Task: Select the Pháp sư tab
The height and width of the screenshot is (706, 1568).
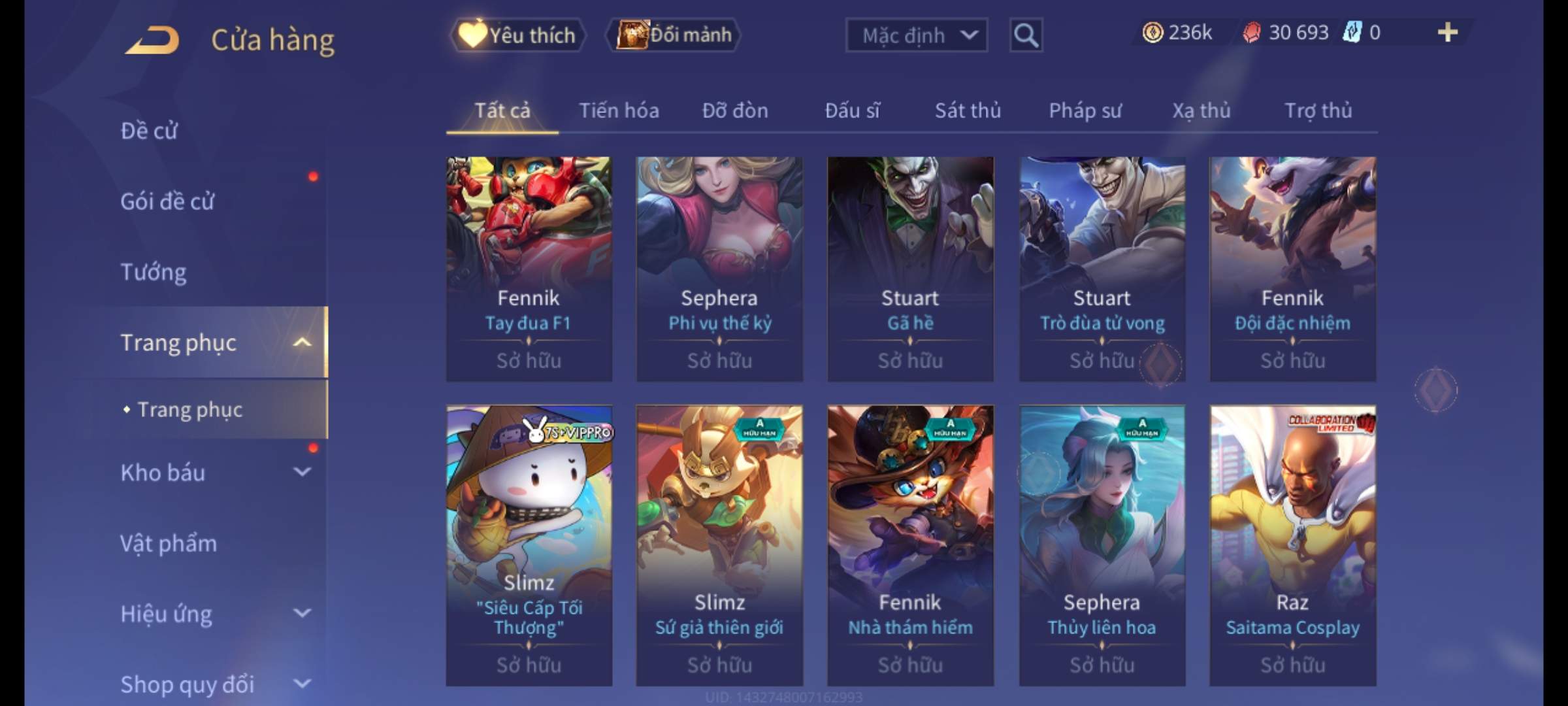Action: click(x=1085, y=110)
